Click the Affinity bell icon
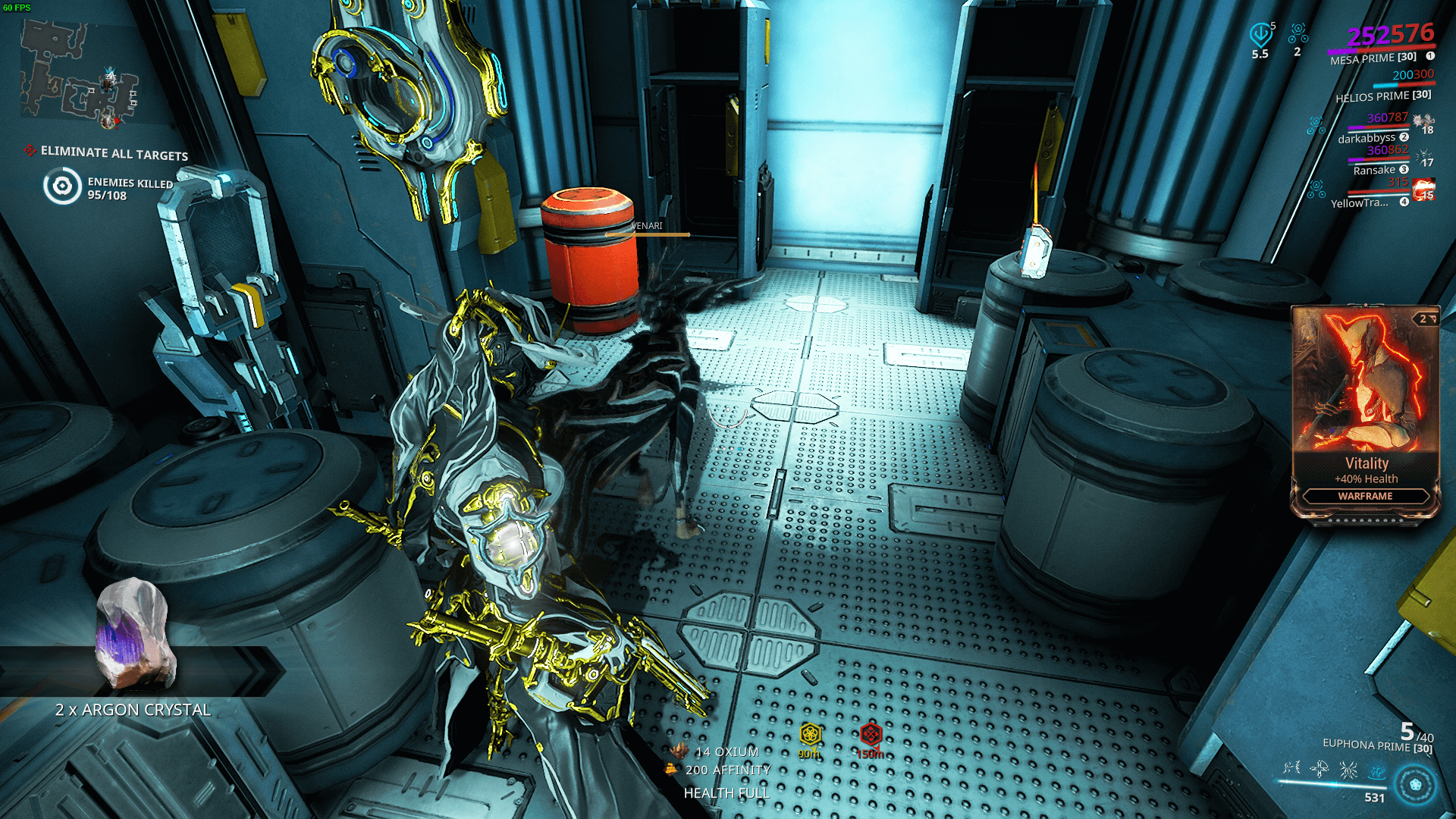The height and width of the screenshot is (819, 1456). [671, 769]
